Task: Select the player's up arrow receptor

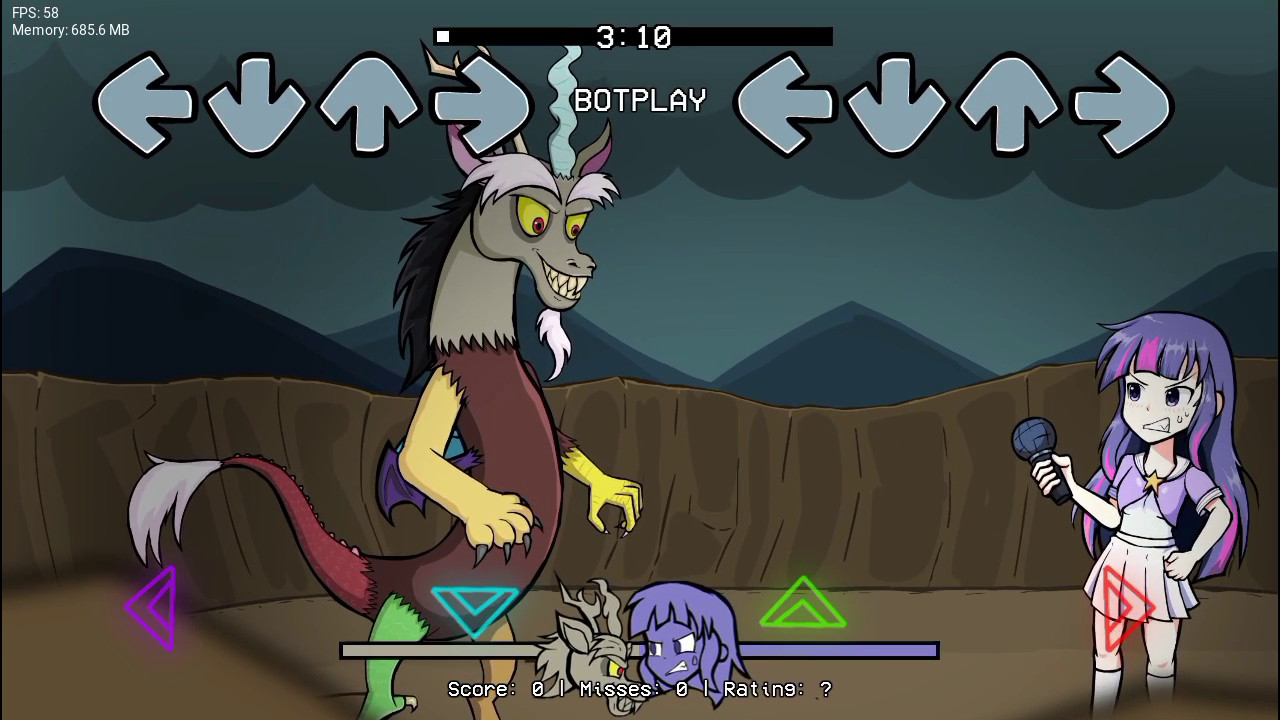Action: (1010, 104)
